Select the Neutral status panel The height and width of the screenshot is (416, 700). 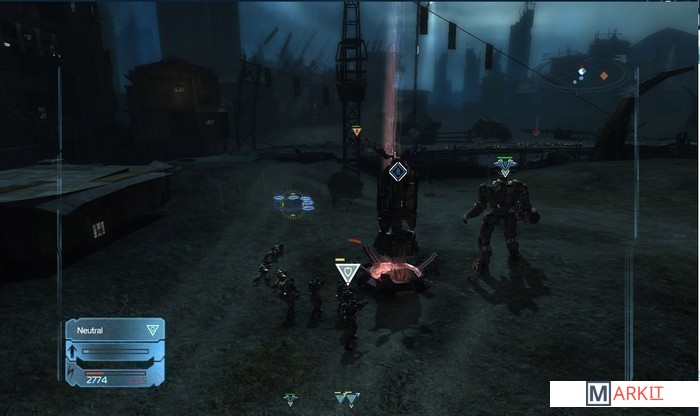pos(114,329)
